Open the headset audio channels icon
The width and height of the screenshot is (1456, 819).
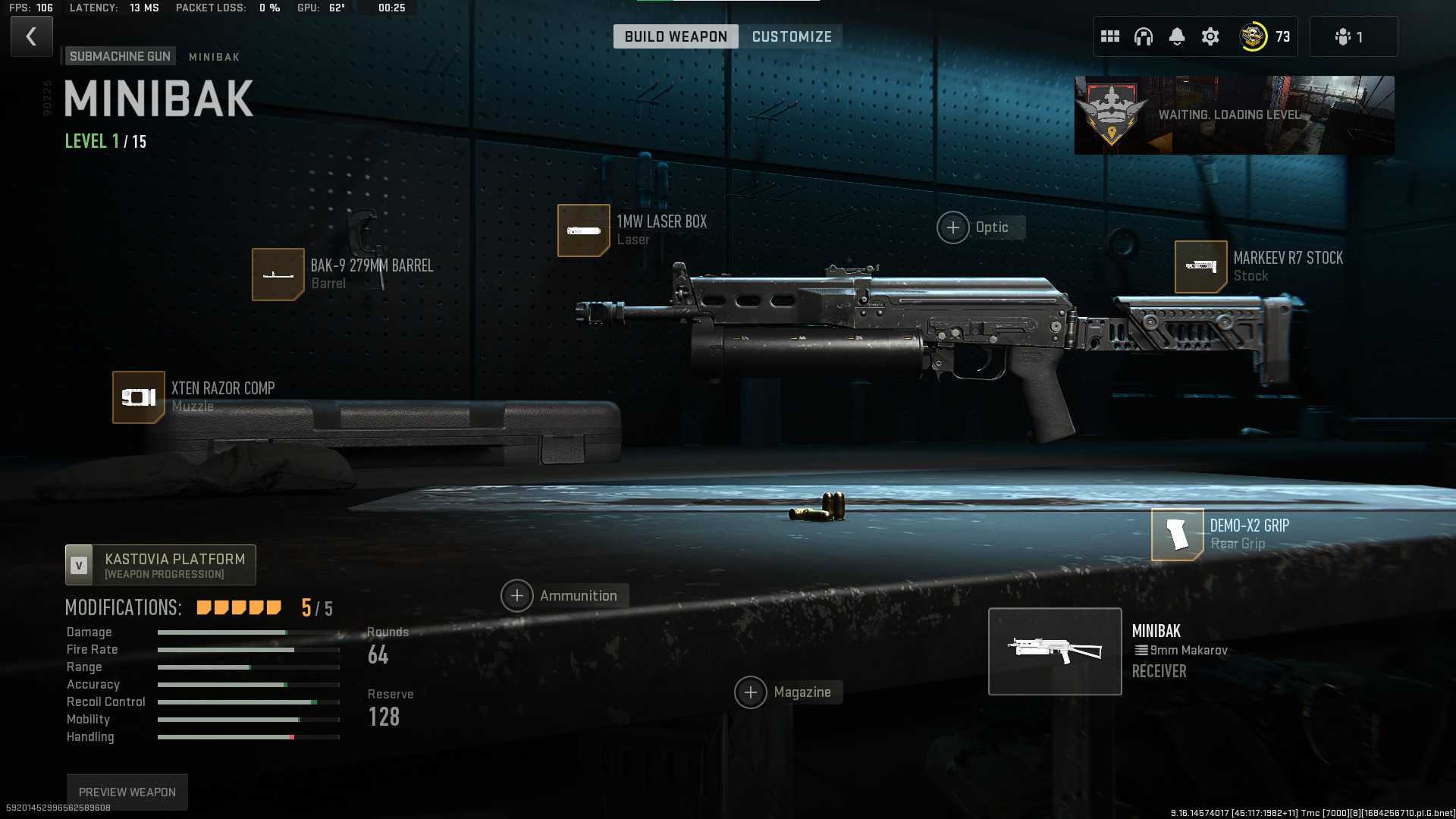(1144, 36)
